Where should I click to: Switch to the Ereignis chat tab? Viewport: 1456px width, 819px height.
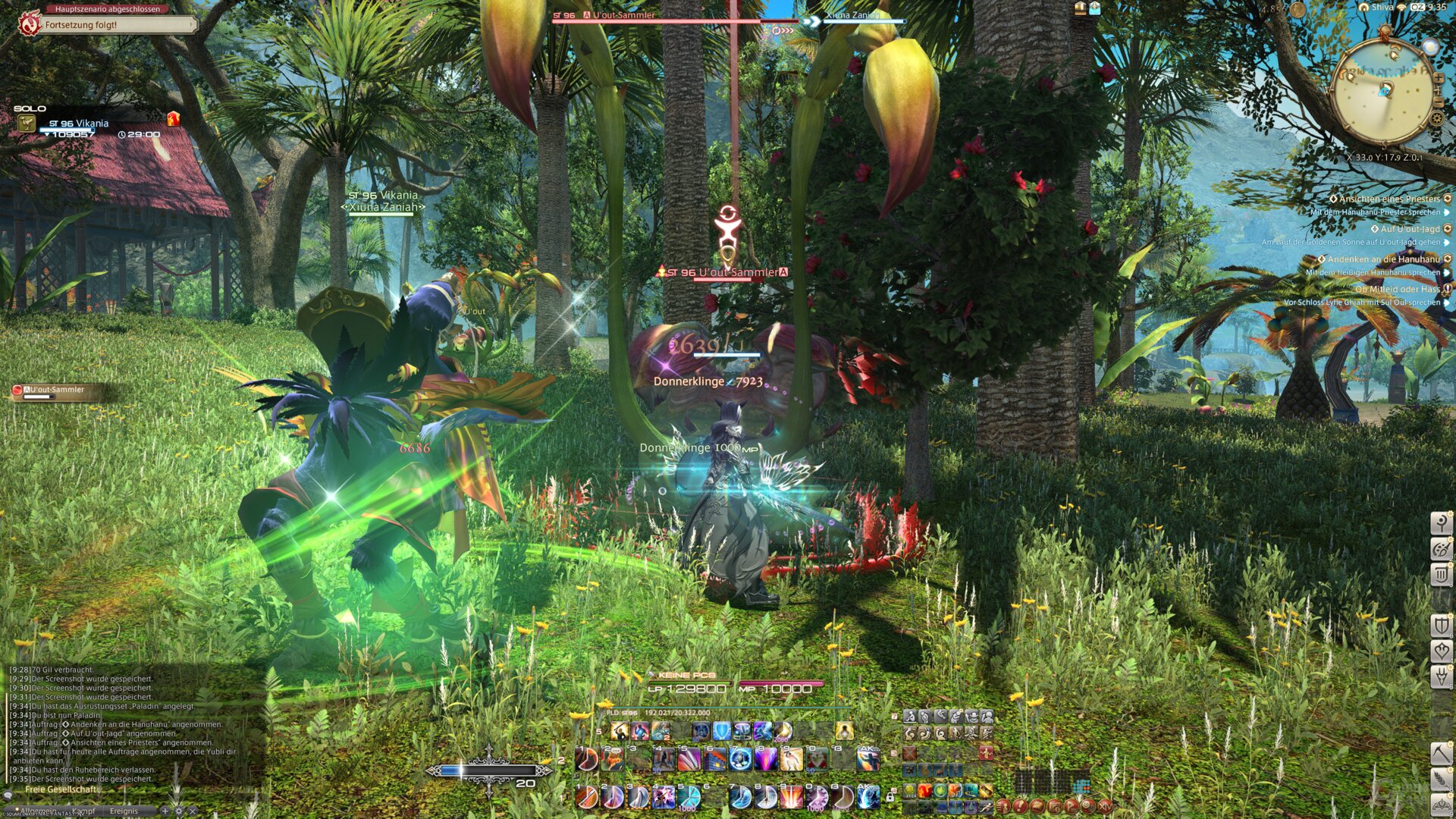pos(124,811)
